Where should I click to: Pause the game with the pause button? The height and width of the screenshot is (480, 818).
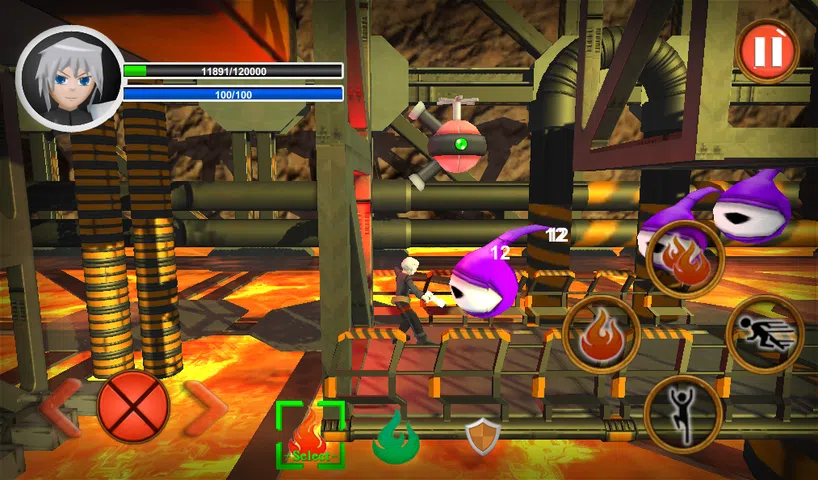click(767, 50)
